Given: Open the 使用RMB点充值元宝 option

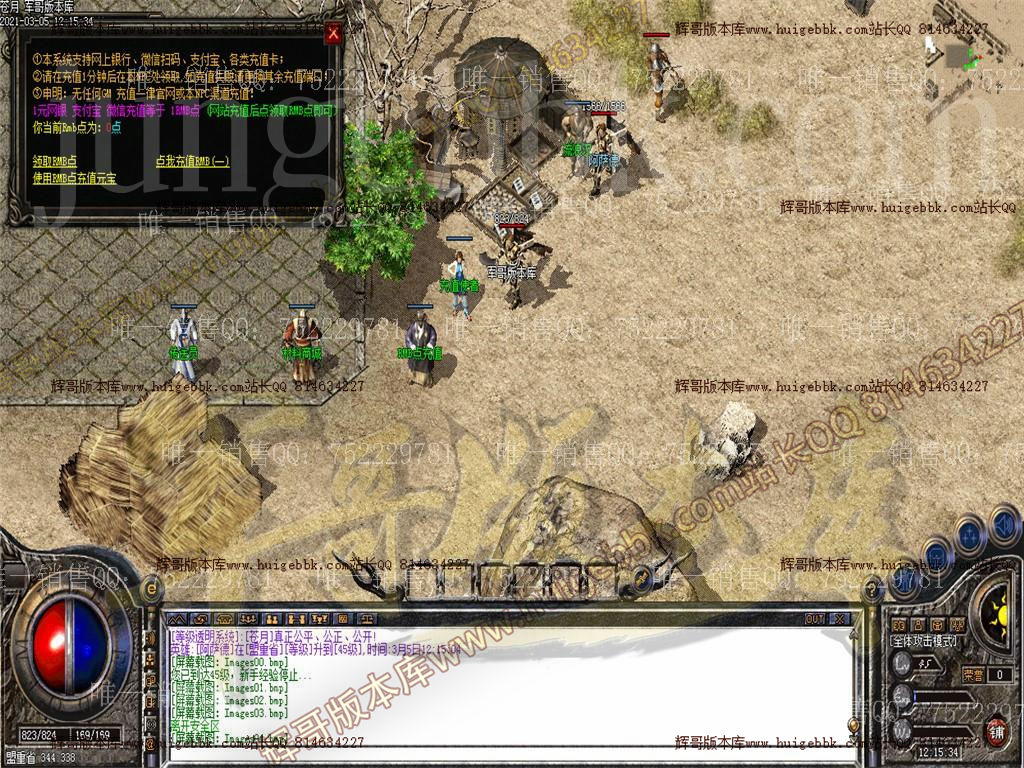Looking at the screenshot, I should pyautogui.click(x=74, y=178).
